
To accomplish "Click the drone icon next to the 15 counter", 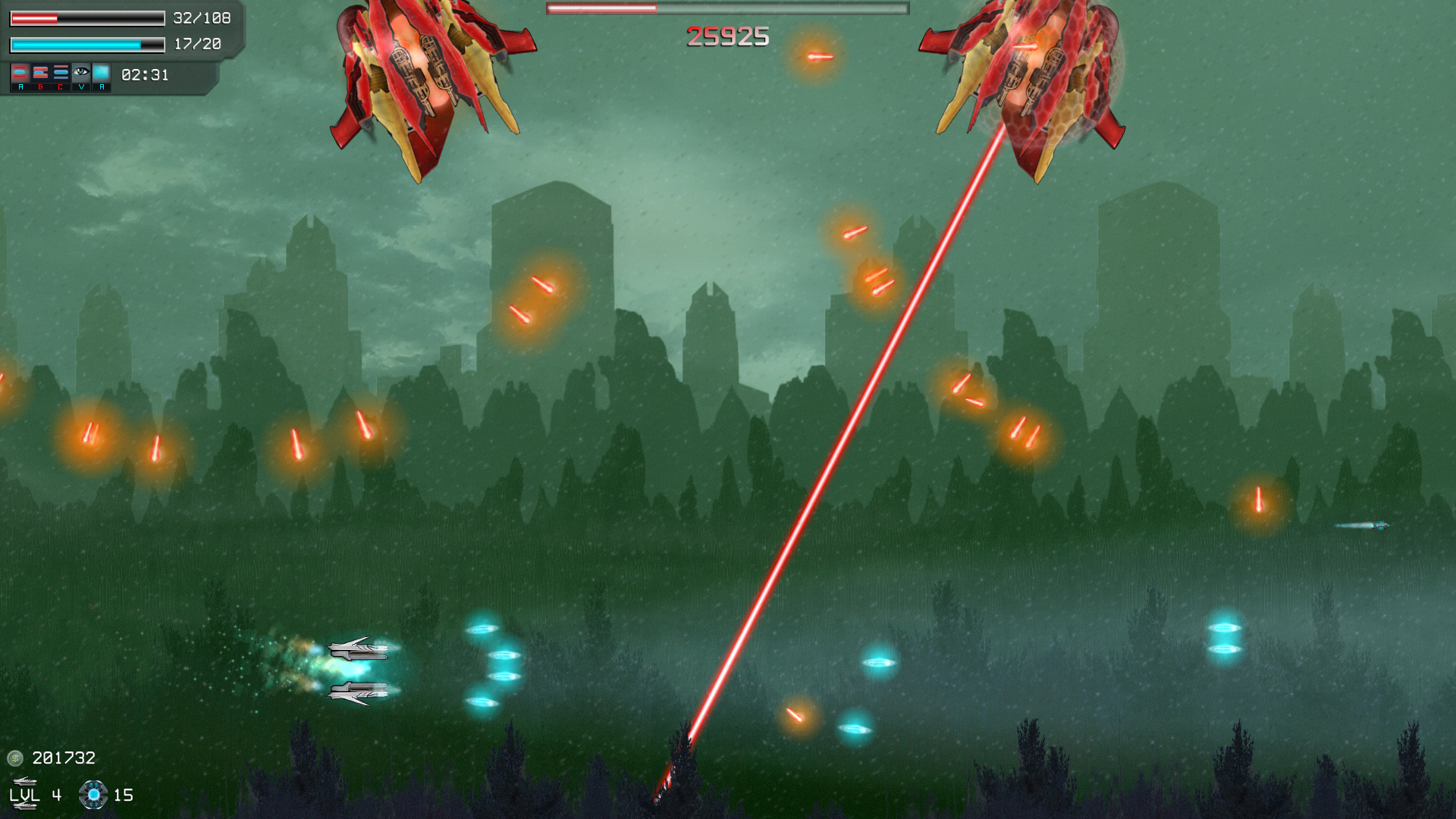I will point(93,795).
